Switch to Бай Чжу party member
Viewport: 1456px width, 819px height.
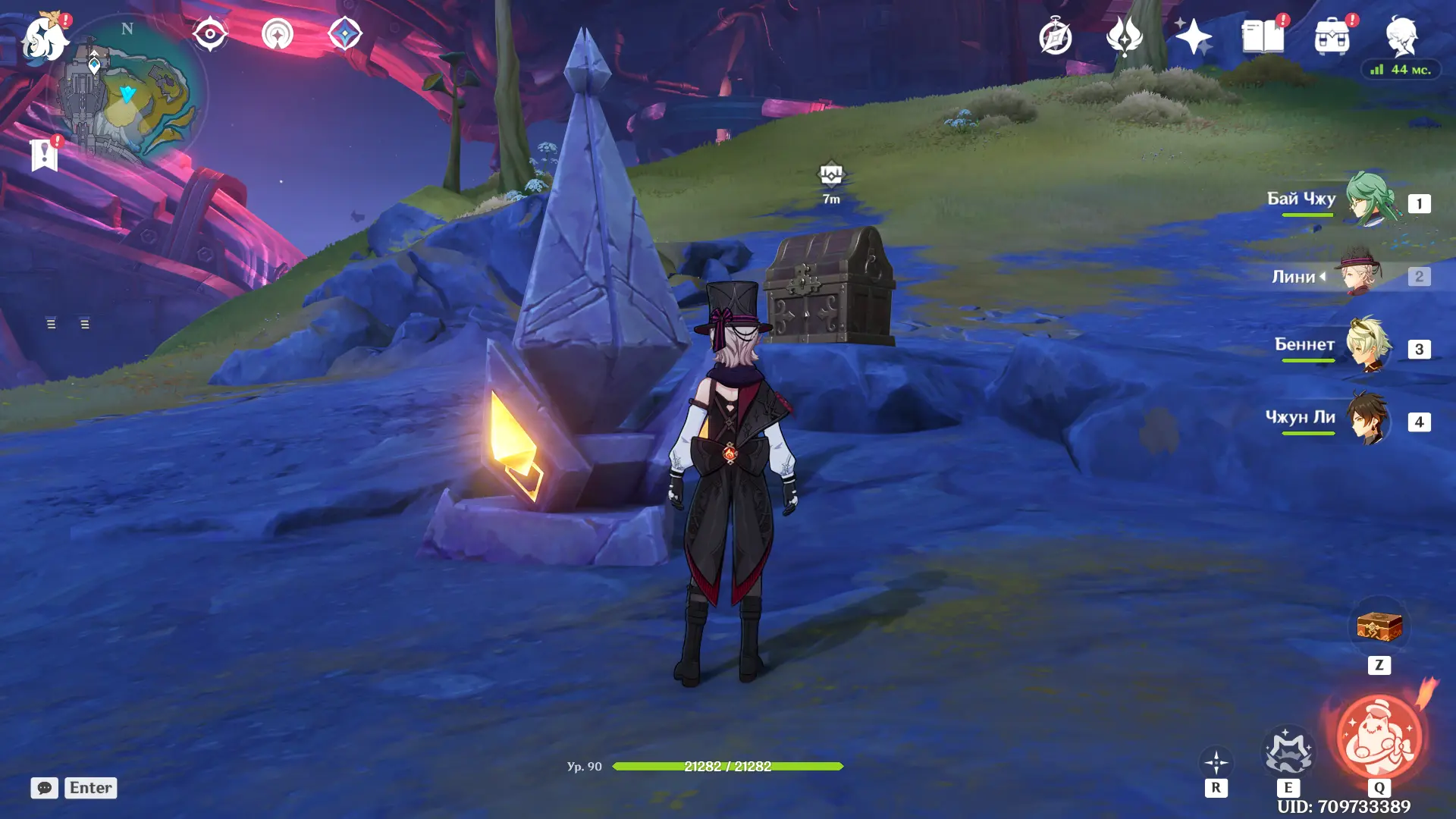coord(1369,200)
